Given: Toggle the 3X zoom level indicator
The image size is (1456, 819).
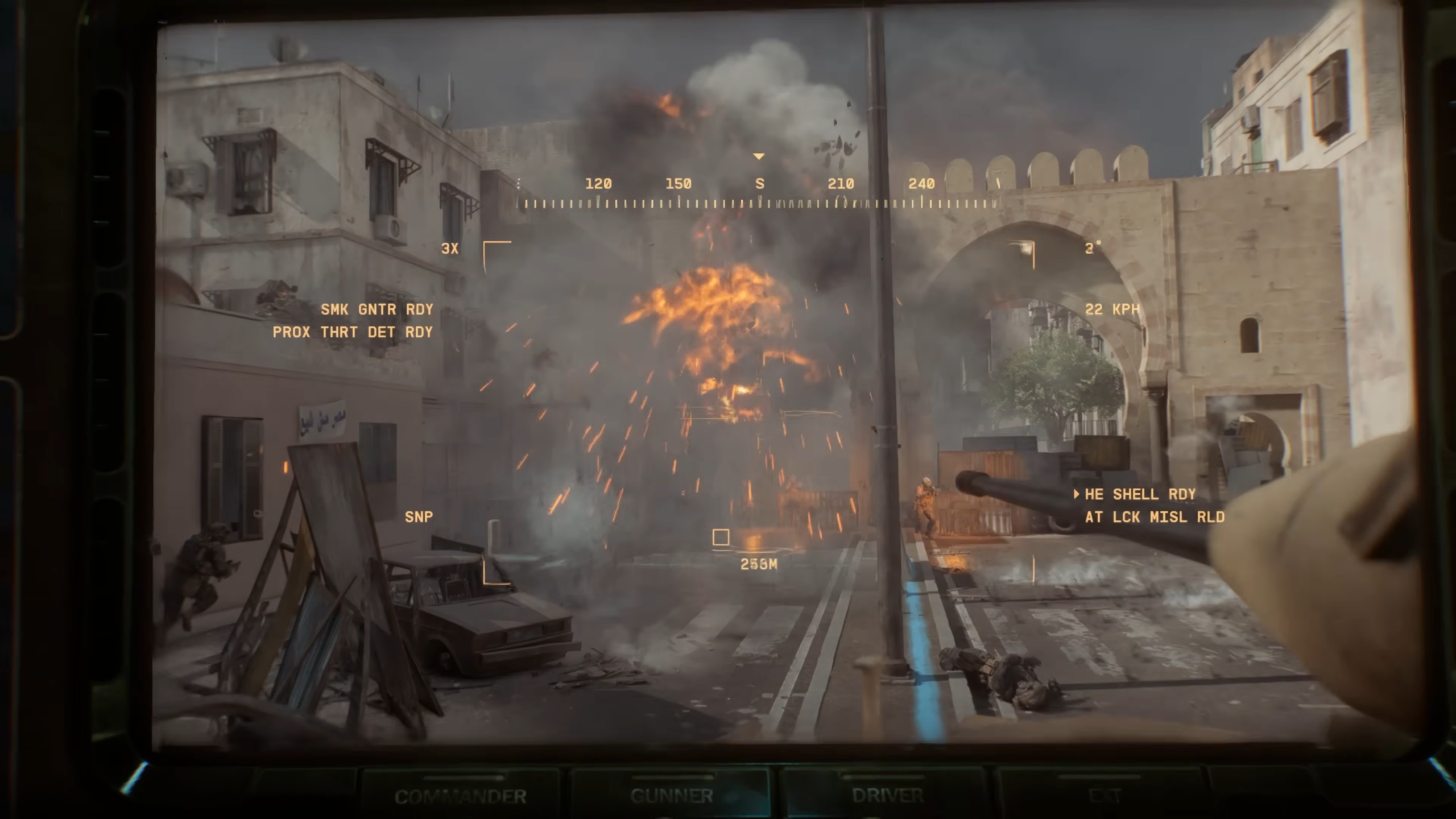Looking at the screenshot, I should [449, 249].
